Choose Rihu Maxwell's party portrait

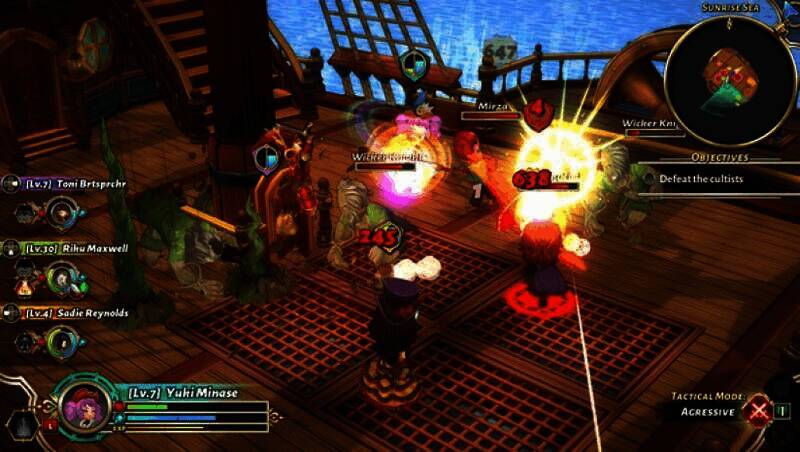(x=61, y=274)
